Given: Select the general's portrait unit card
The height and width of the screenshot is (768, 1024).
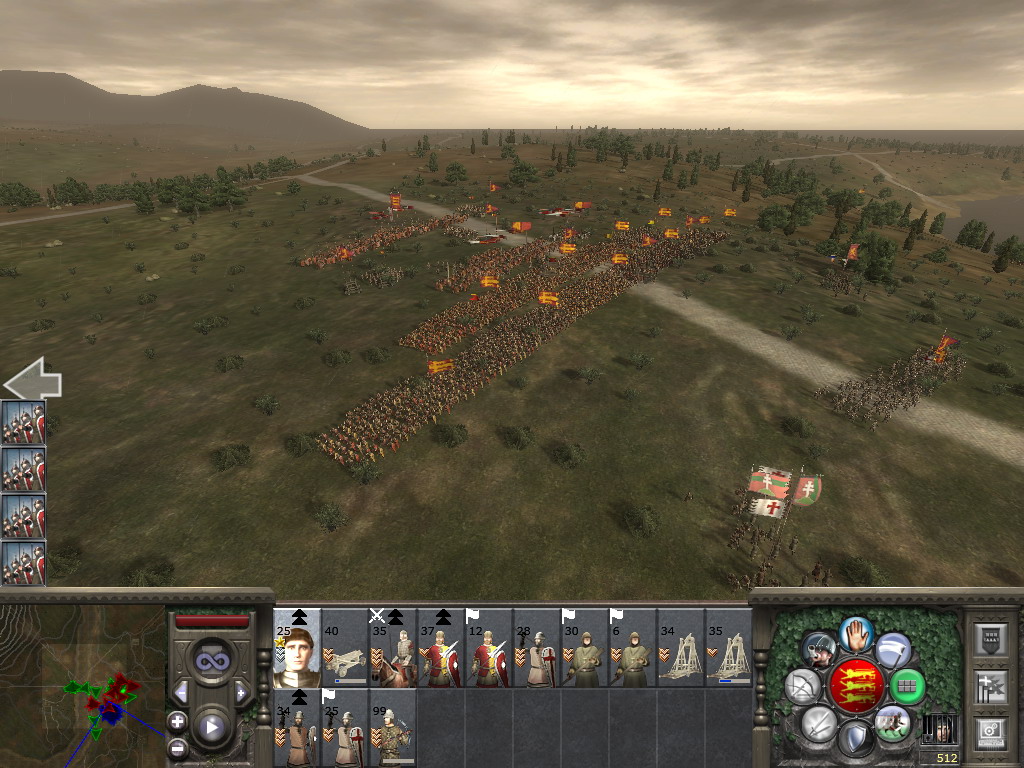Looking at the screenshot, I should click(297, 648).
